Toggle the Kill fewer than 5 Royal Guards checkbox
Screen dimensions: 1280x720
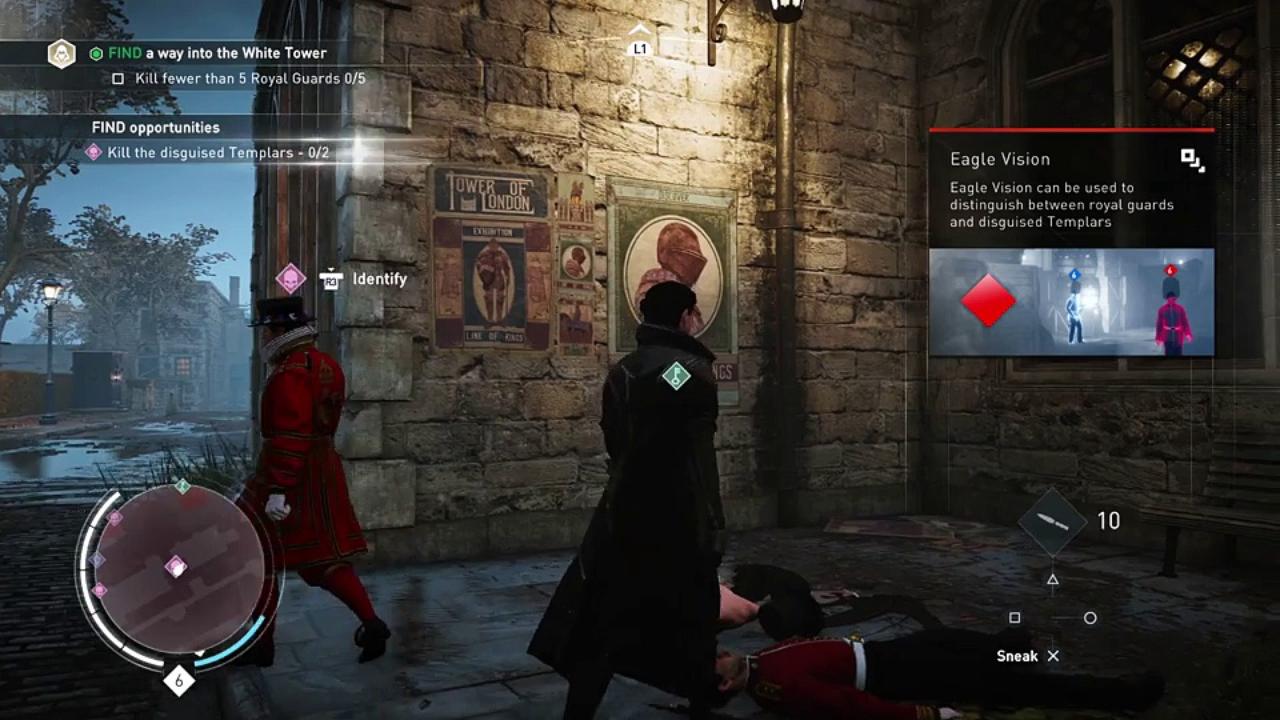[x=118, y=78]
